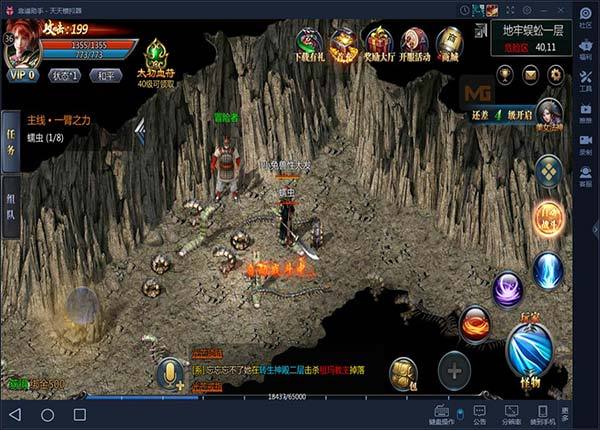Open the 奖励大厅 reward hall
600x430 pixels.
coord(379,44)
